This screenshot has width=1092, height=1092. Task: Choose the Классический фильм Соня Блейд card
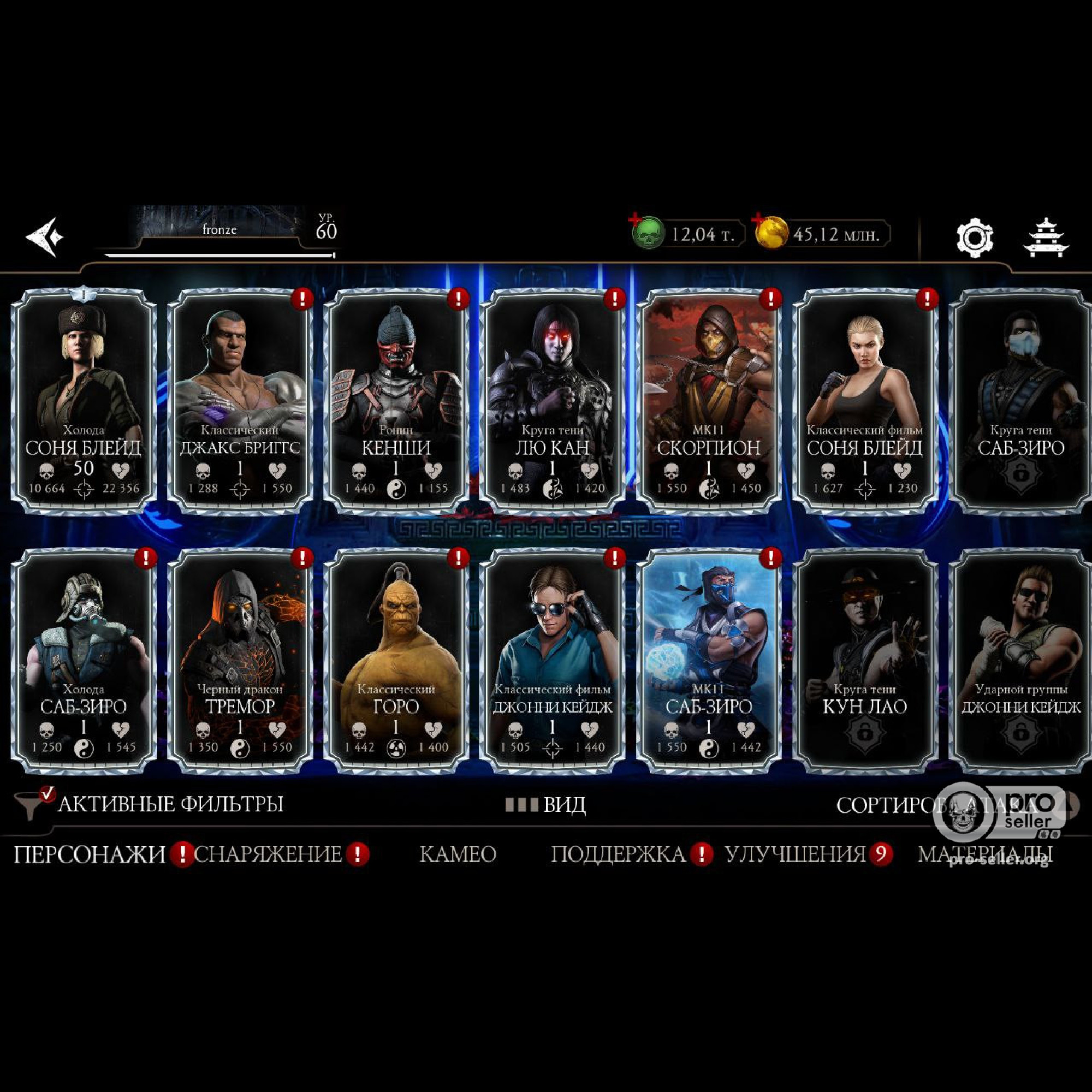click(864, 401)
